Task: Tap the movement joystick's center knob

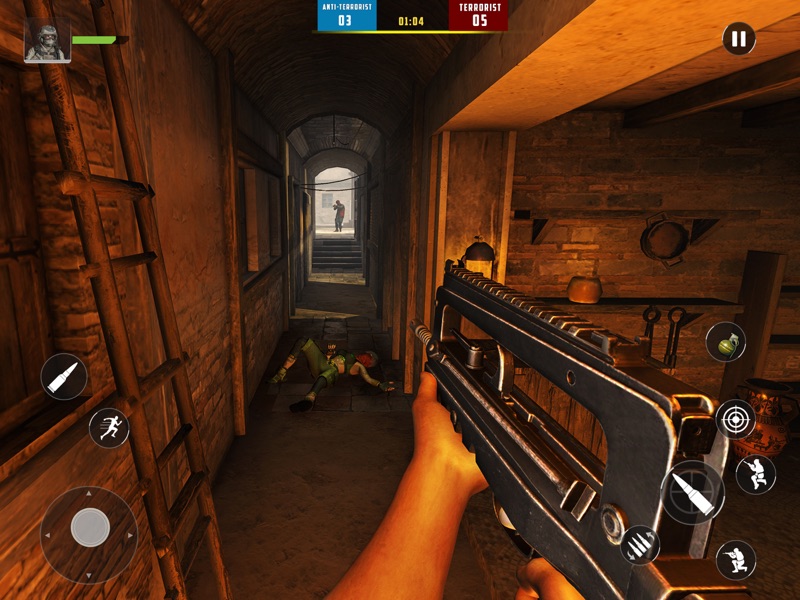Action: [x=90, y=527]
